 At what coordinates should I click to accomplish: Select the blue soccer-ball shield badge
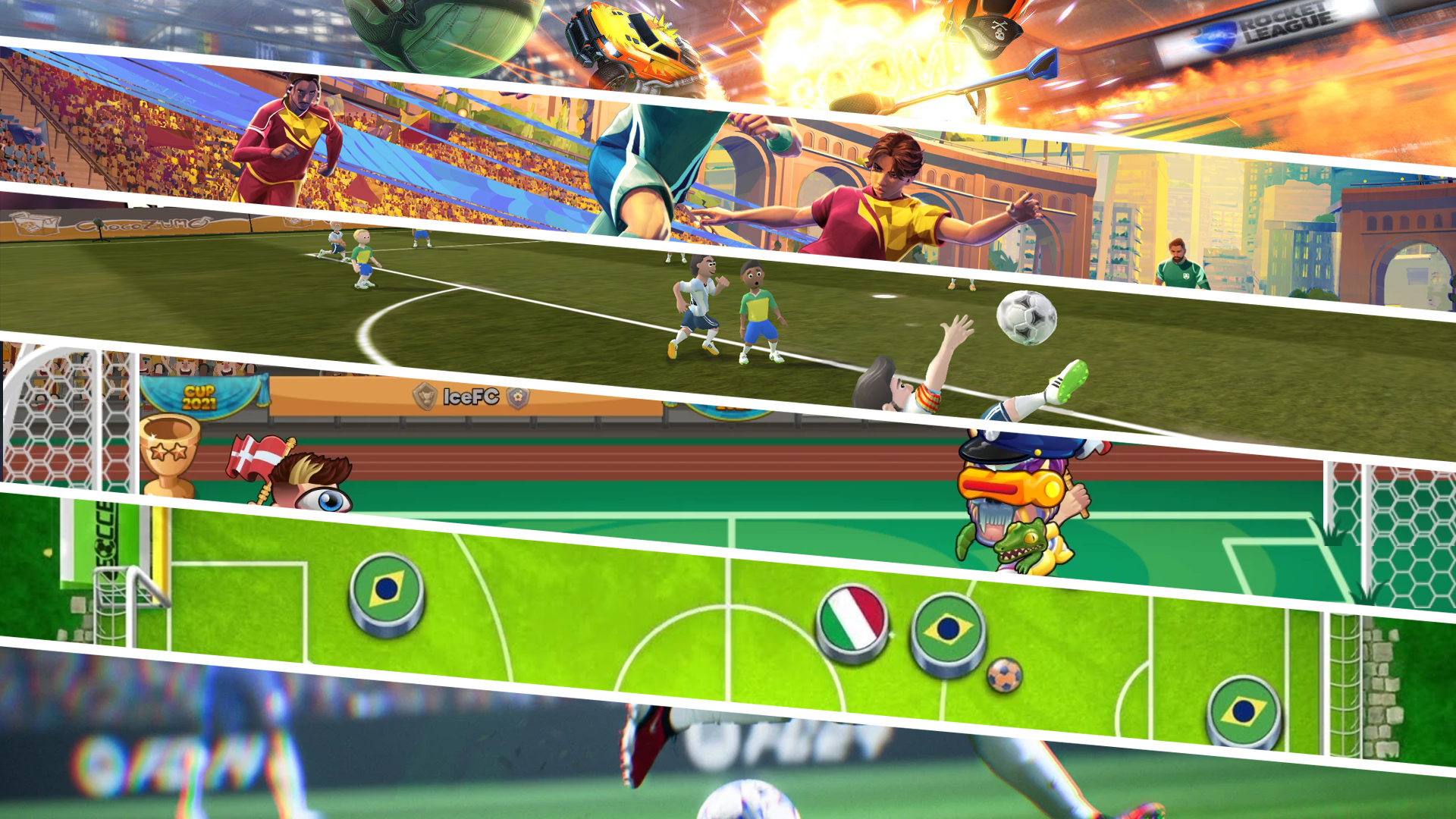519,397
